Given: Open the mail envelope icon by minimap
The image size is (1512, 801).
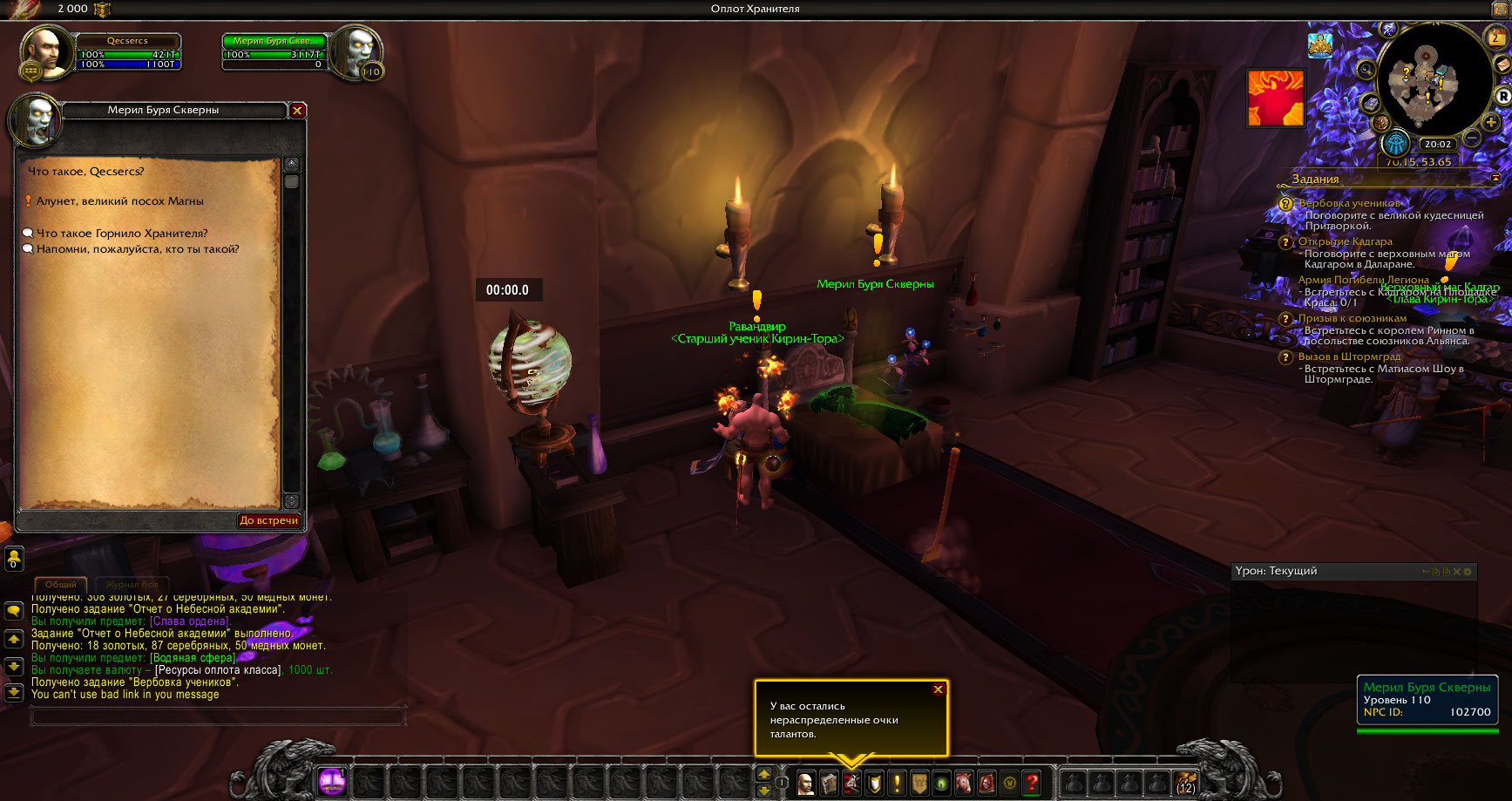Looking at the screenshot, I should click(1502, 65).
